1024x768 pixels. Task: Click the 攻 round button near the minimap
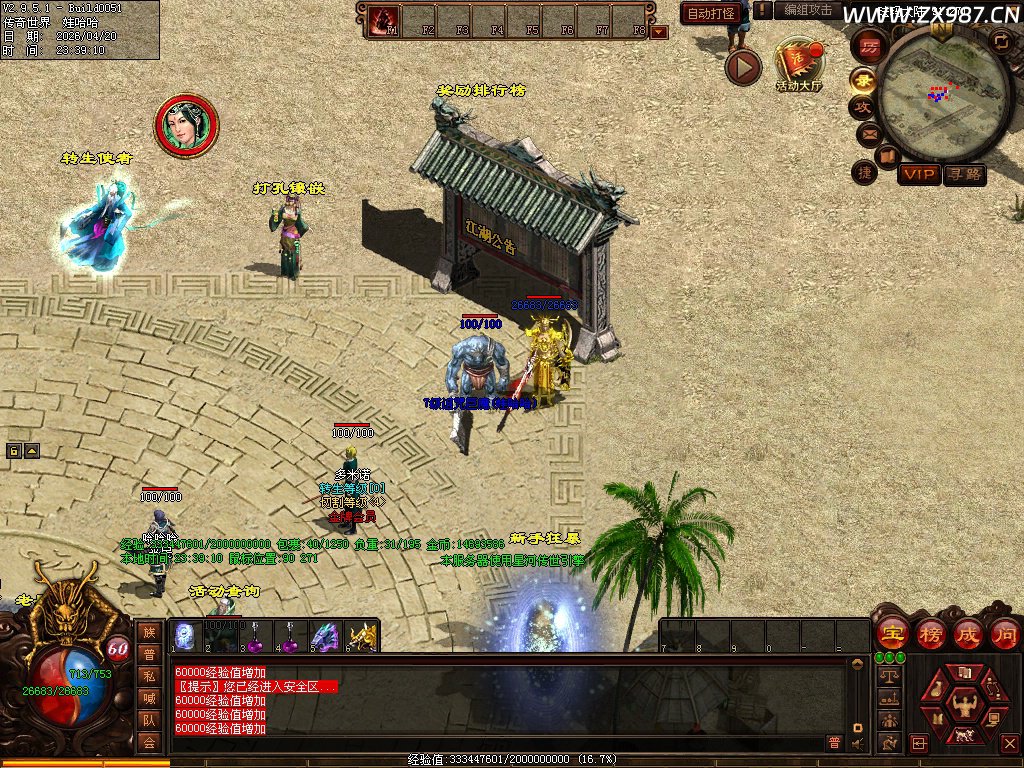point(861,106)
